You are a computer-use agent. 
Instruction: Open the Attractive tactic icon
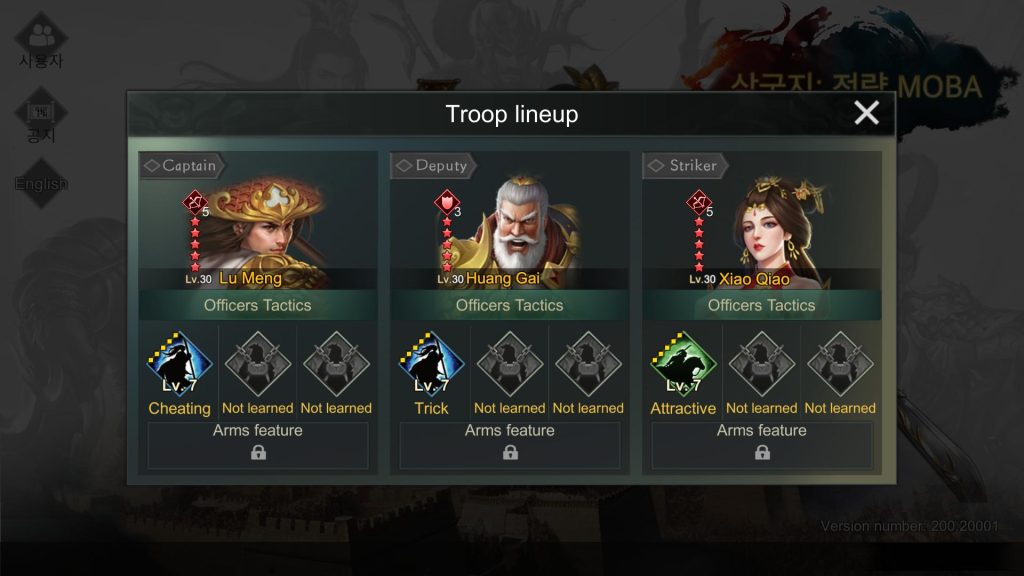coord(684,365)
